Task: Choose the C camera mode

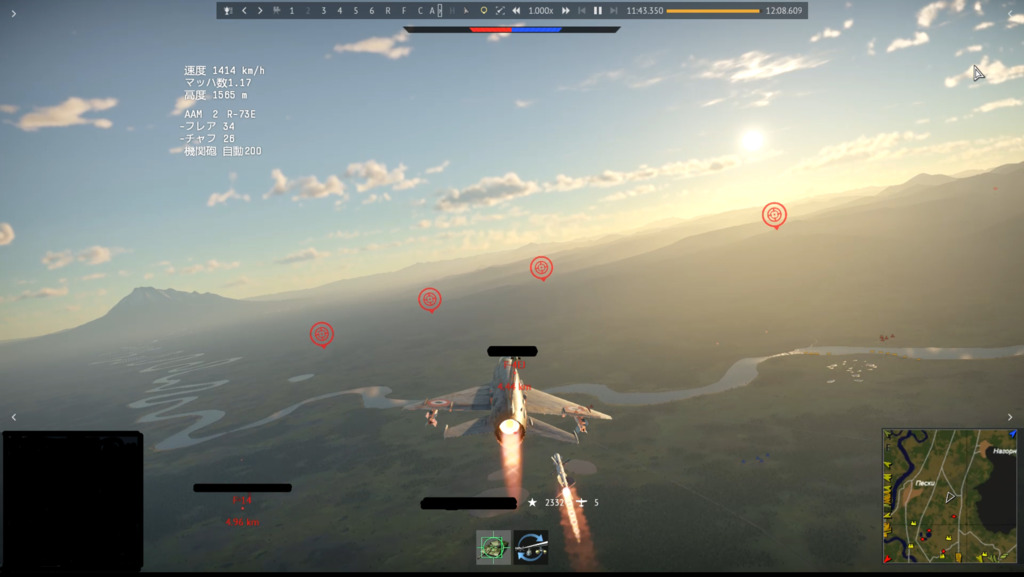Action: (420, 10)
